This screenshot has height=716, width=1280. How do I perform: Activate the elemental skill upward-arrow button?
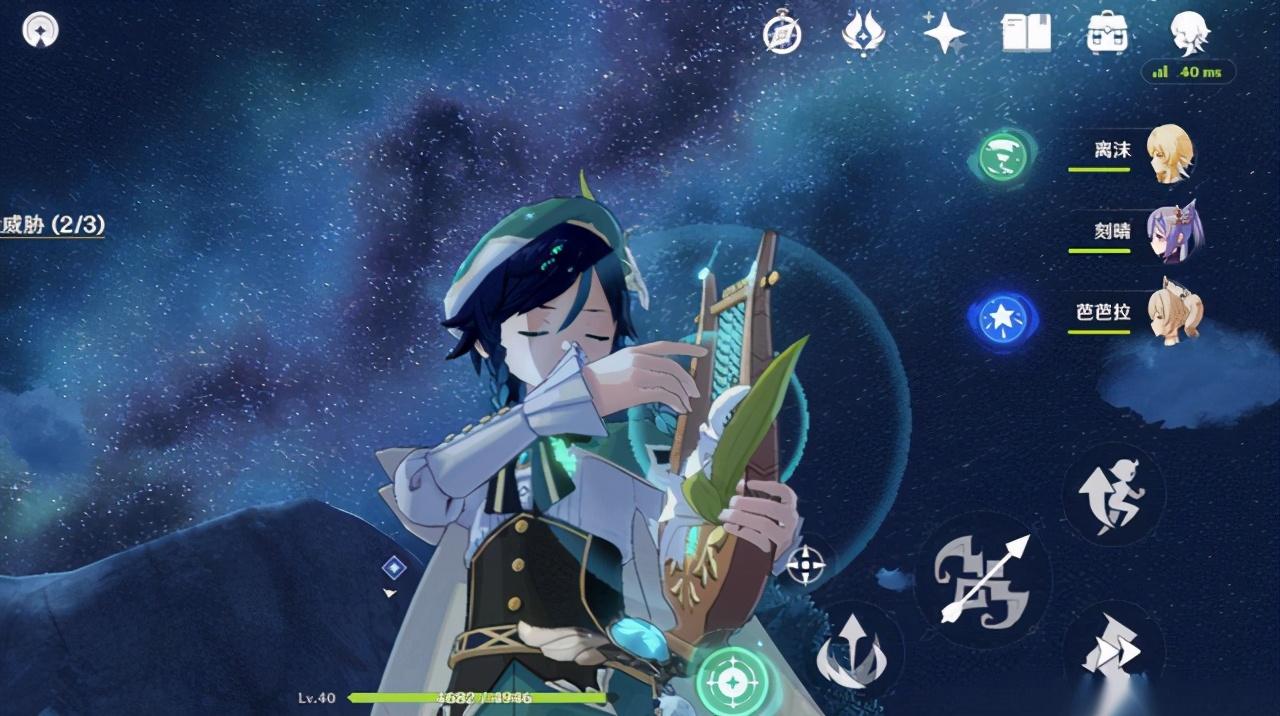[851, 650]
